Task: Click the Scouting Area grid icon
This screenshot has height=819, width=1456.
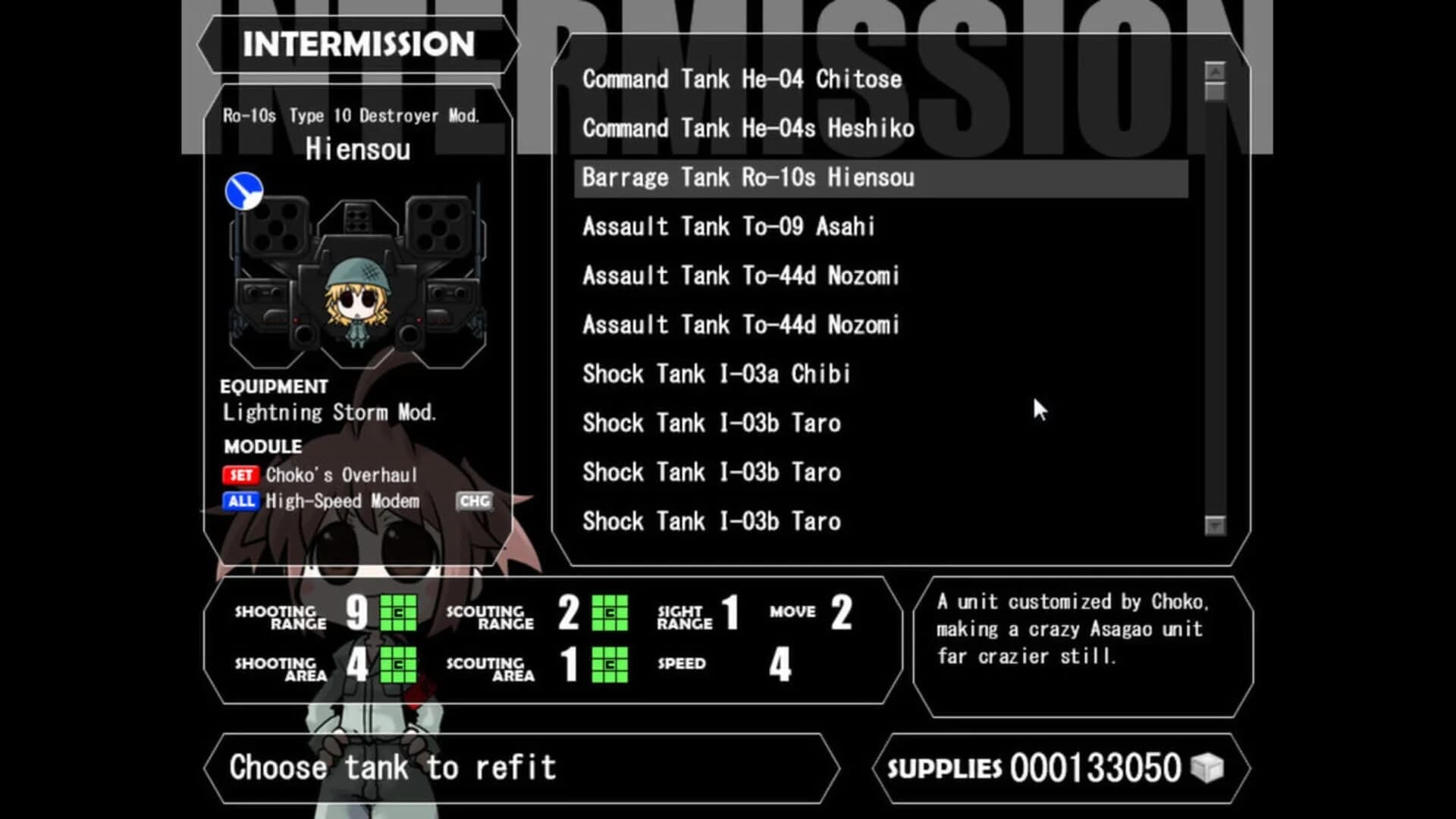Action: [x=610, y=665]
